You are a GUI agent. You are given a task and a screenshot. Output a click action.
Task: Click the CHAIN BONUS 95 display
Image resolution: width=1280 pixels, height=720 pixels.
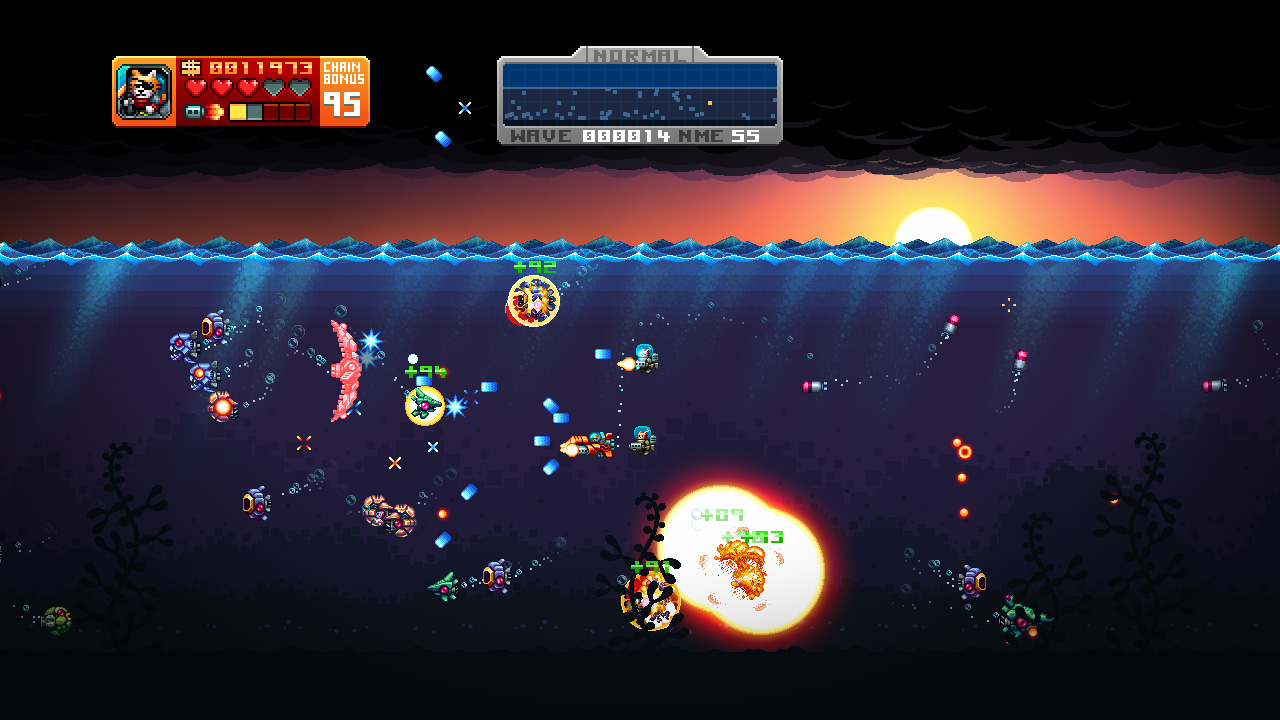pos(344,93)
